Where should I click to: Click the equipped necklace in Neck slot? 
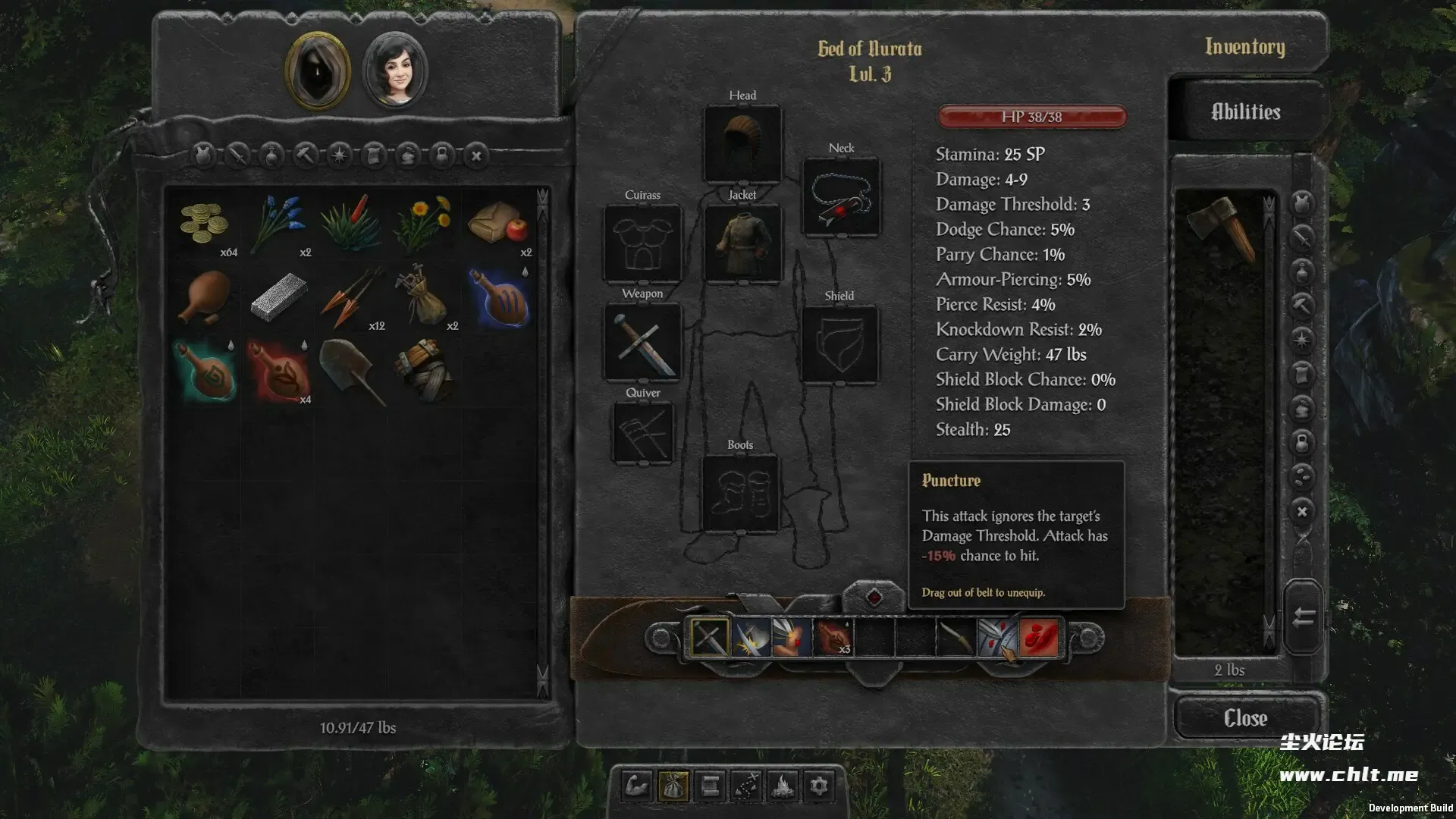coord(841,197)
